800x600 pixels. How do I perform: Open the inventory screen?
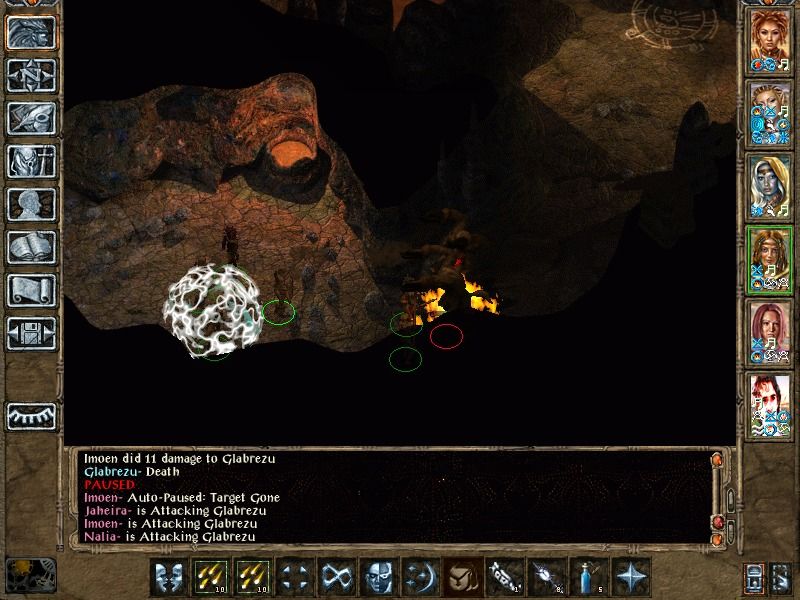tap(29, 161)
